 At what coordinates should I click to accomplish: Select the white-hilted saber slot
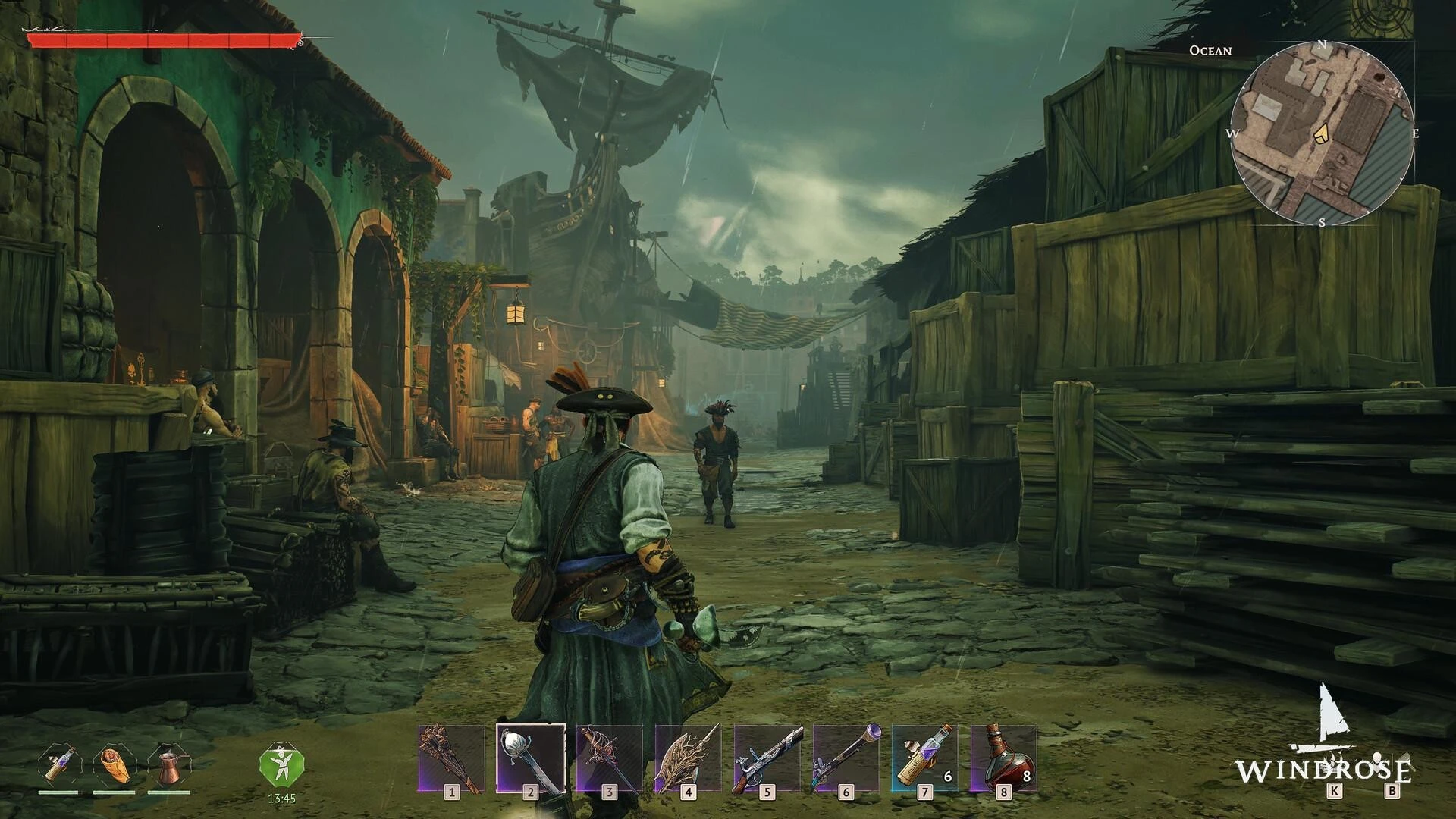[x=530, y=758]
